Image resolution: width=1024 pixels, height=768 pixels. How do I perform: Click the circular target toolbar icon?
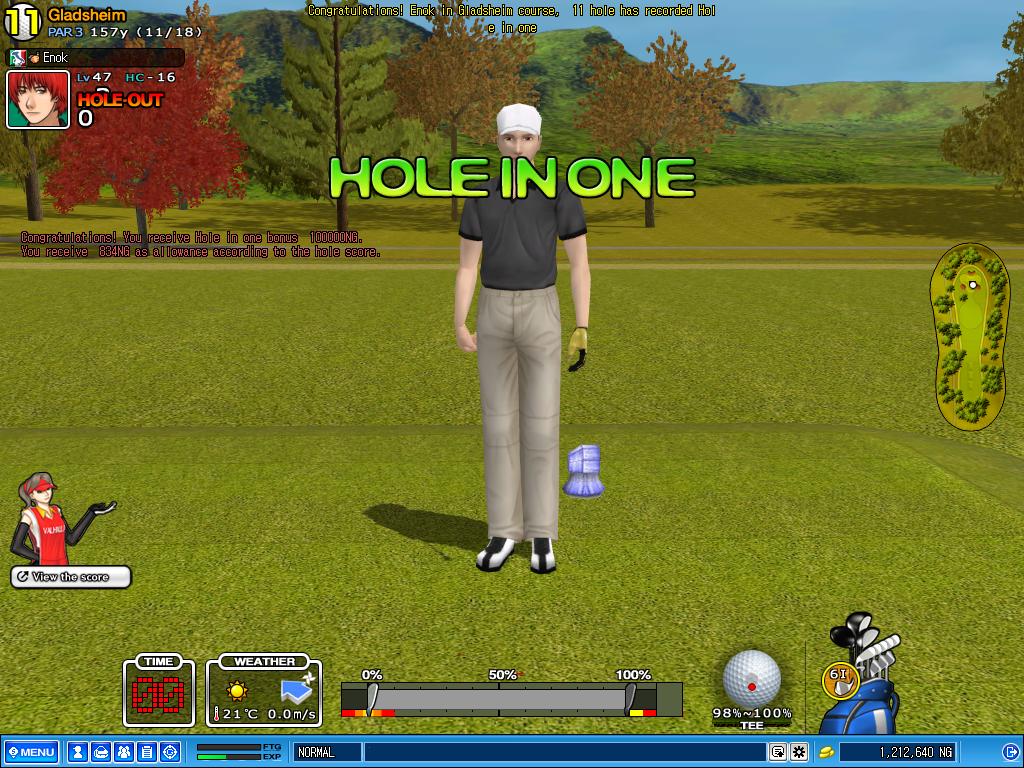click(170, 752)
